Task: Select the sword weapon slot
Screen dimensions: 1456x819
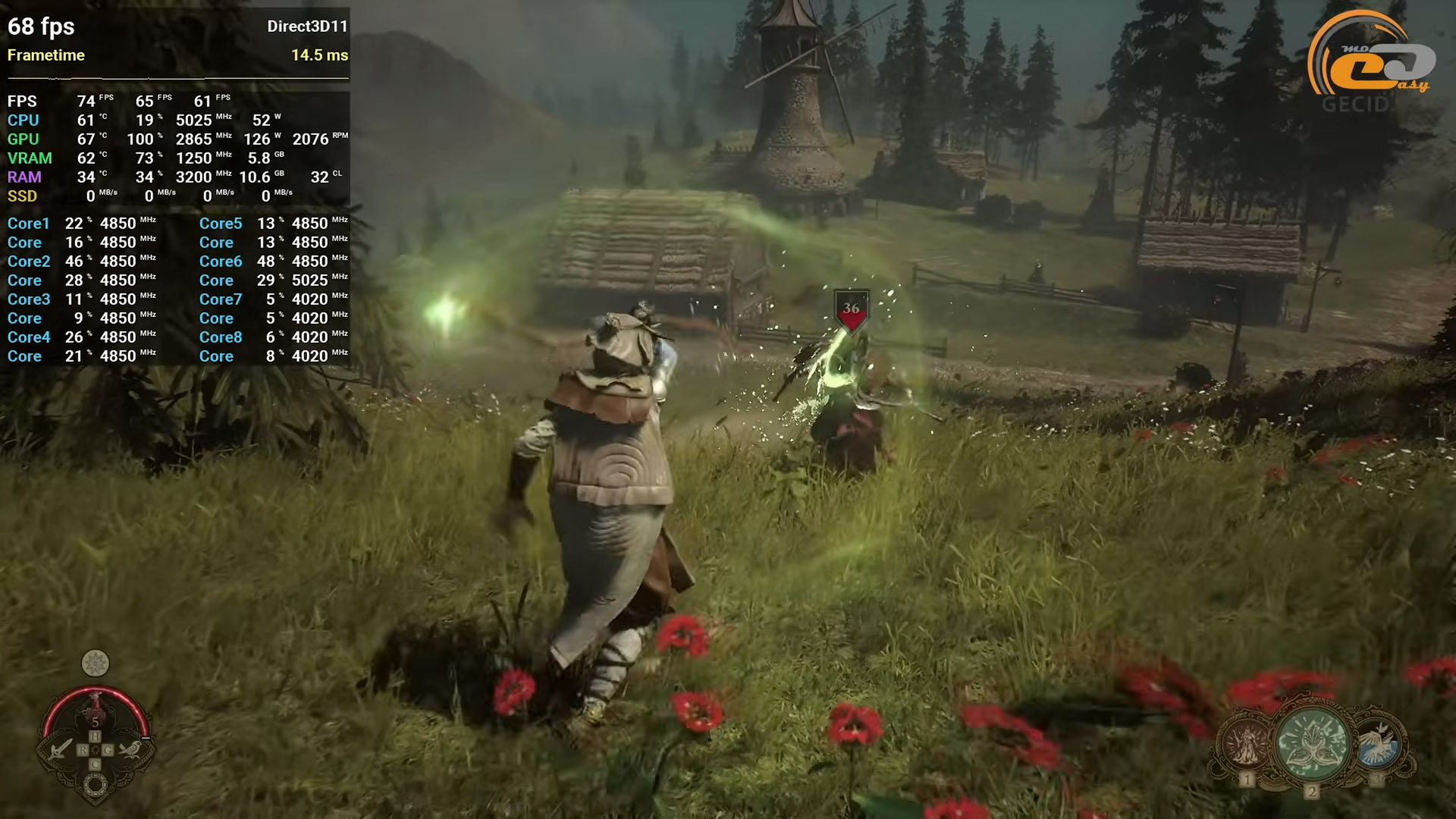Action: pyautogui.click(x=60, y=749)
